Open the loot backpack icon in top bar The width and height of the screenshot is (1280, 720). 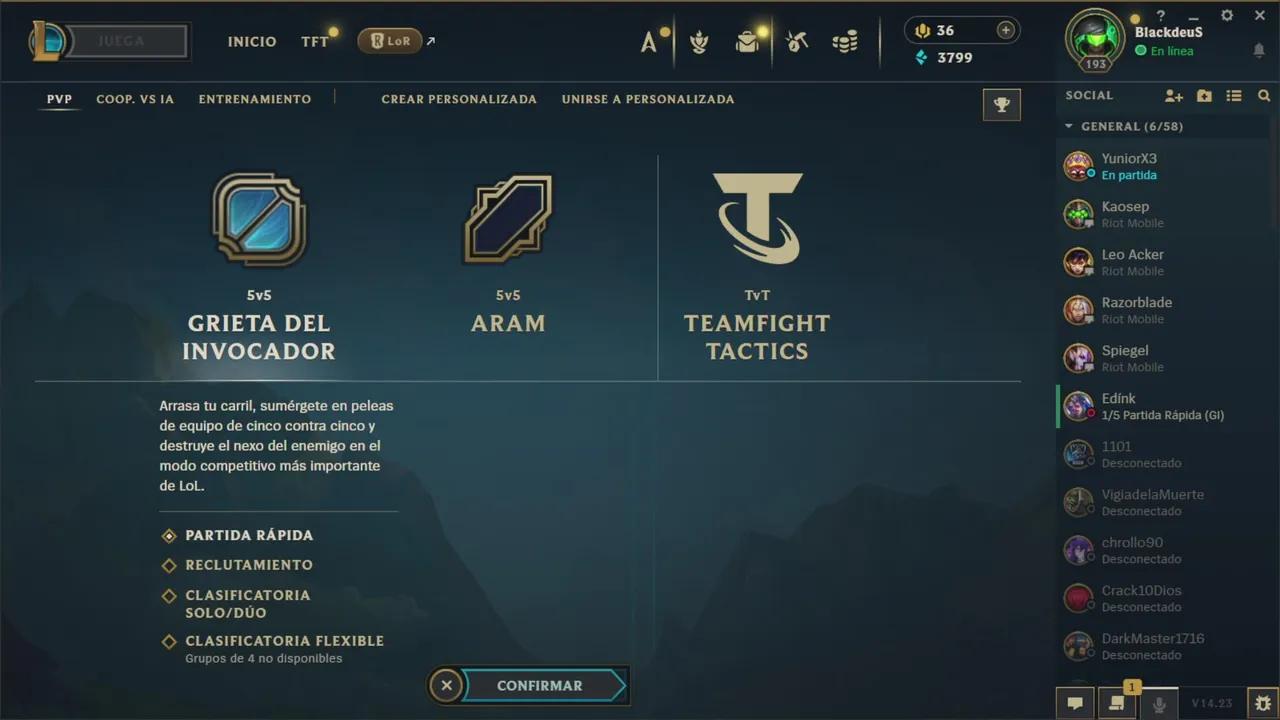748,42
